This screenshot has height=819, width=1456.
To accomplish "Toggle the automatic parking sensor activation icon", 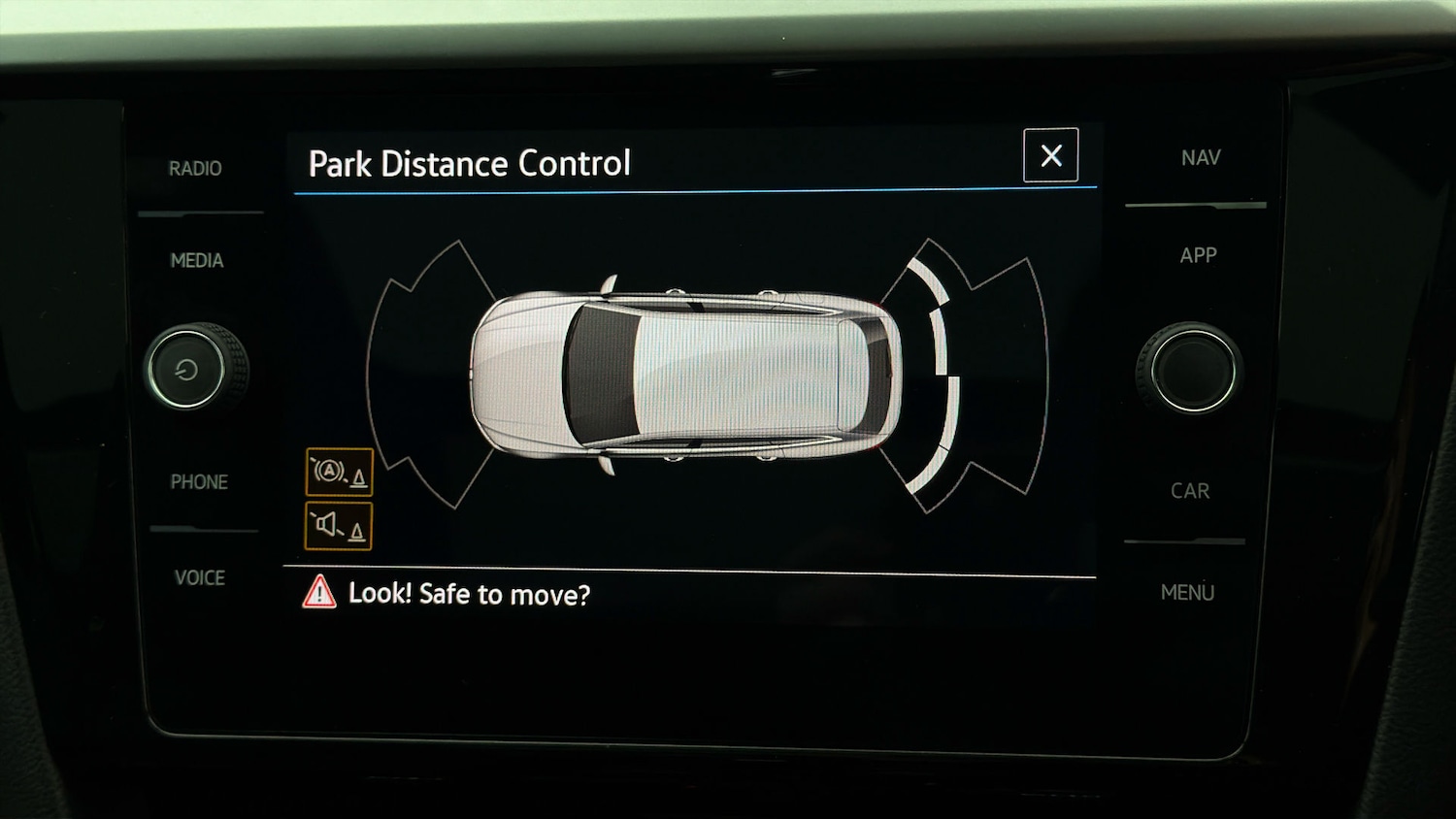I will pyautogui.click(x=339, y=473).
